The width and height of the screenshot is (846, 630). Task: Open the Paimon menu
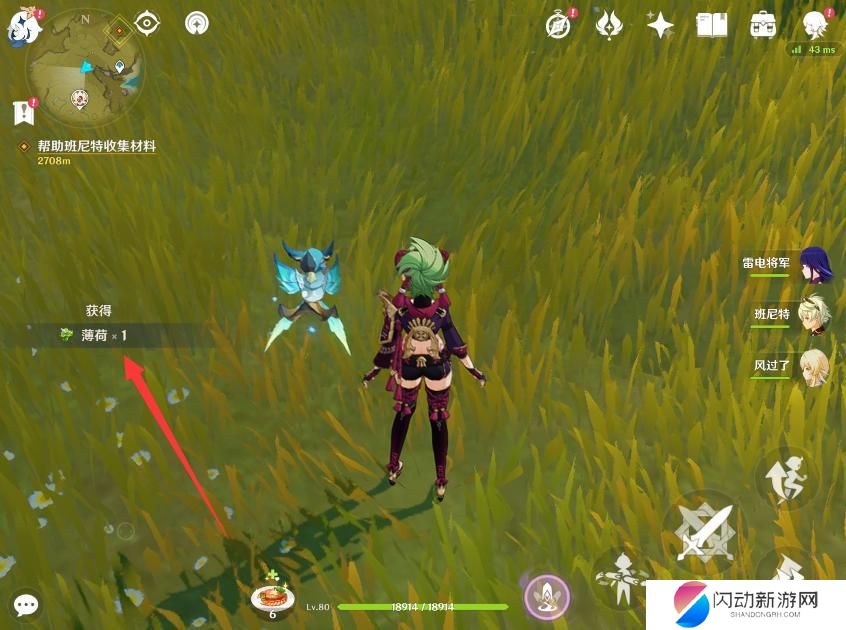pos(22,26)
